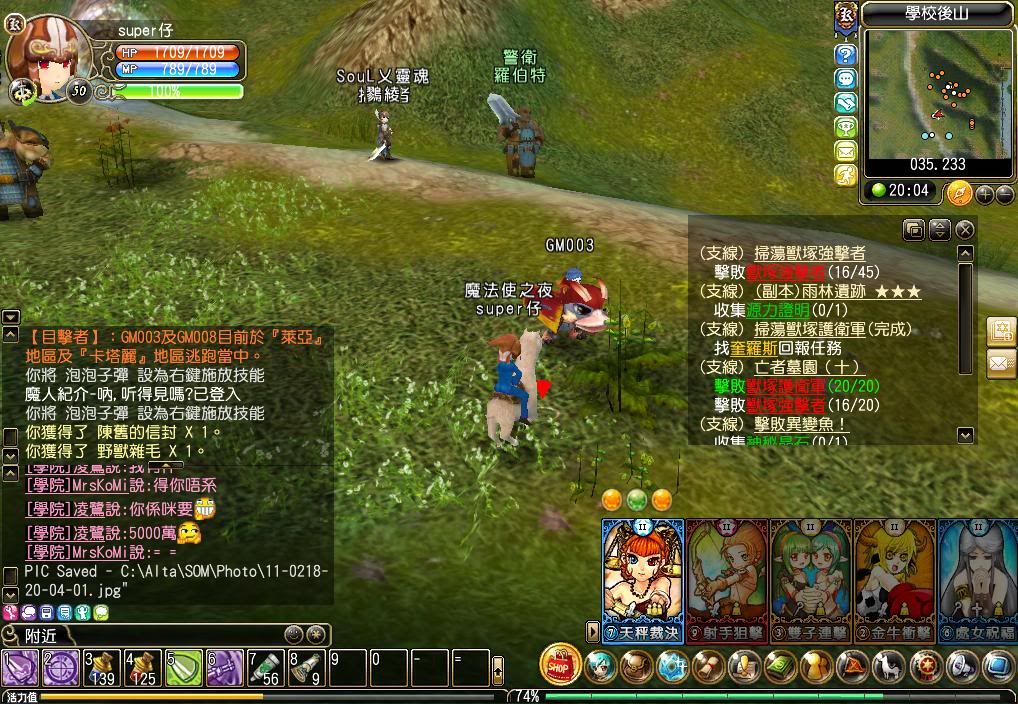1018x704 pixels.
Task: Use the target-reticle skill in slot 2
Action: click(60, 667)
